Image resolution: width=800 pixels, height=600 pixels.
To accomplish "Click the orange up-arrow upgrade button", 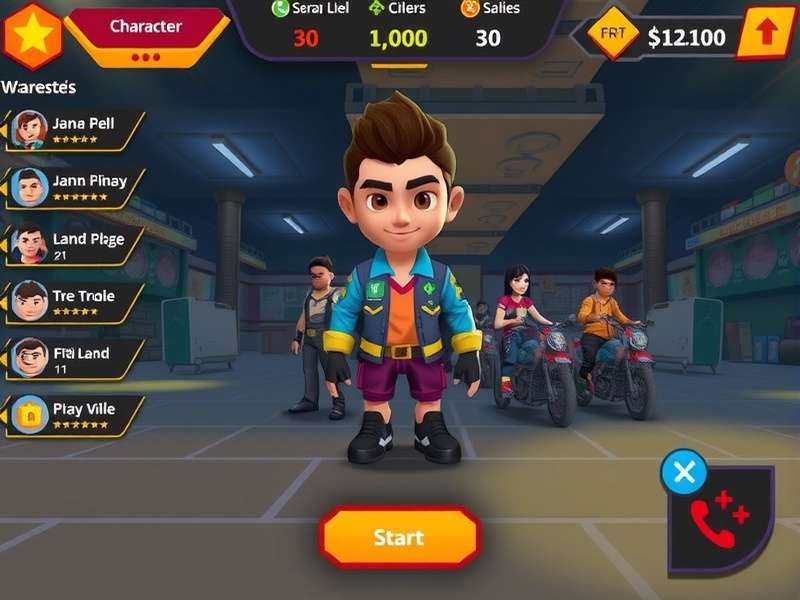I will 766,34.
